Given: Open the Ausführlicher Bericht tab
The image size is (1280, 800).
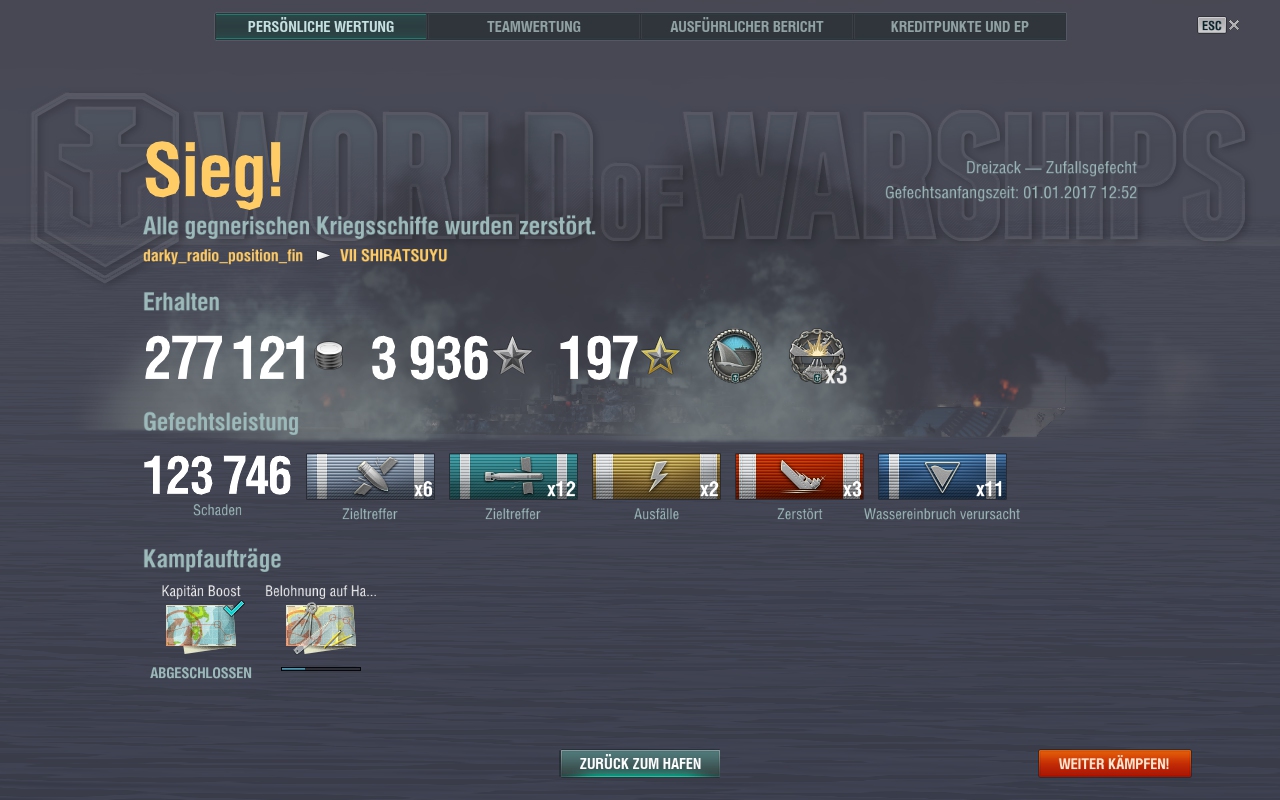Looking at the screenshot, I should tap(747, 27).
